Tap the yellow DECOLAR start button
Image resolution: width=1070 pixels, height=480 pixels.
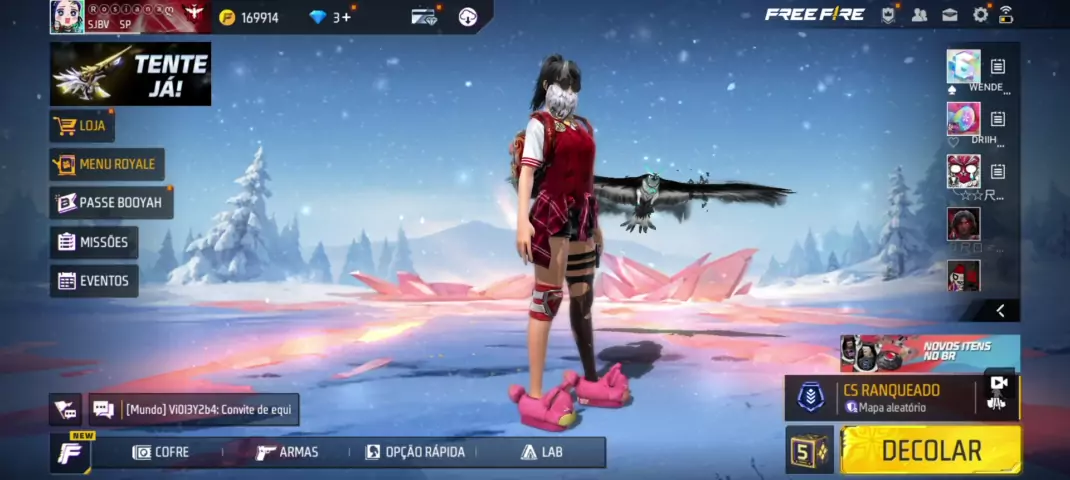[x=931, y=450]
